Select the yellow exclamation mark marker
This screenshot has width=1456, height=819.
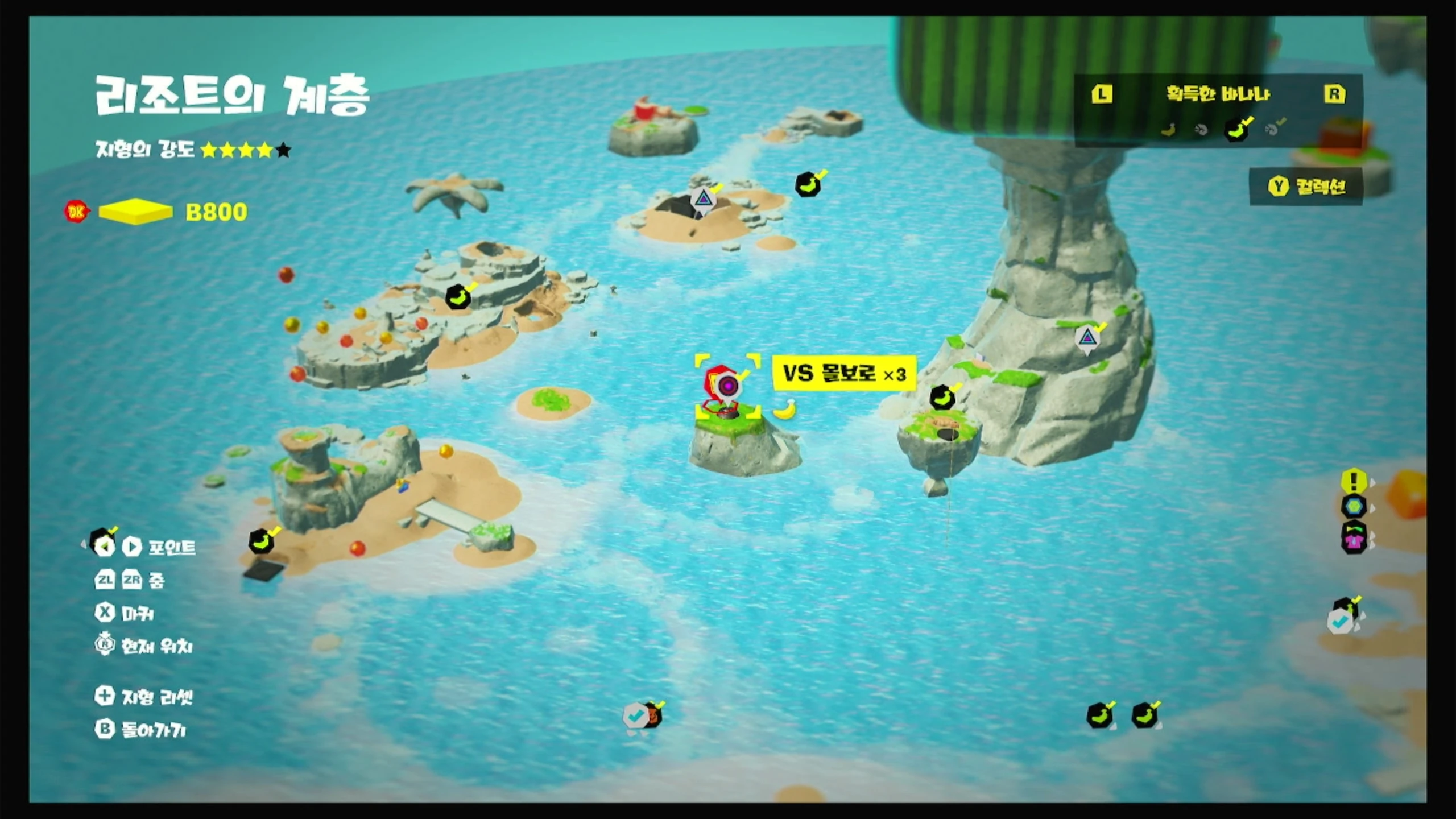pos(1354,481)
